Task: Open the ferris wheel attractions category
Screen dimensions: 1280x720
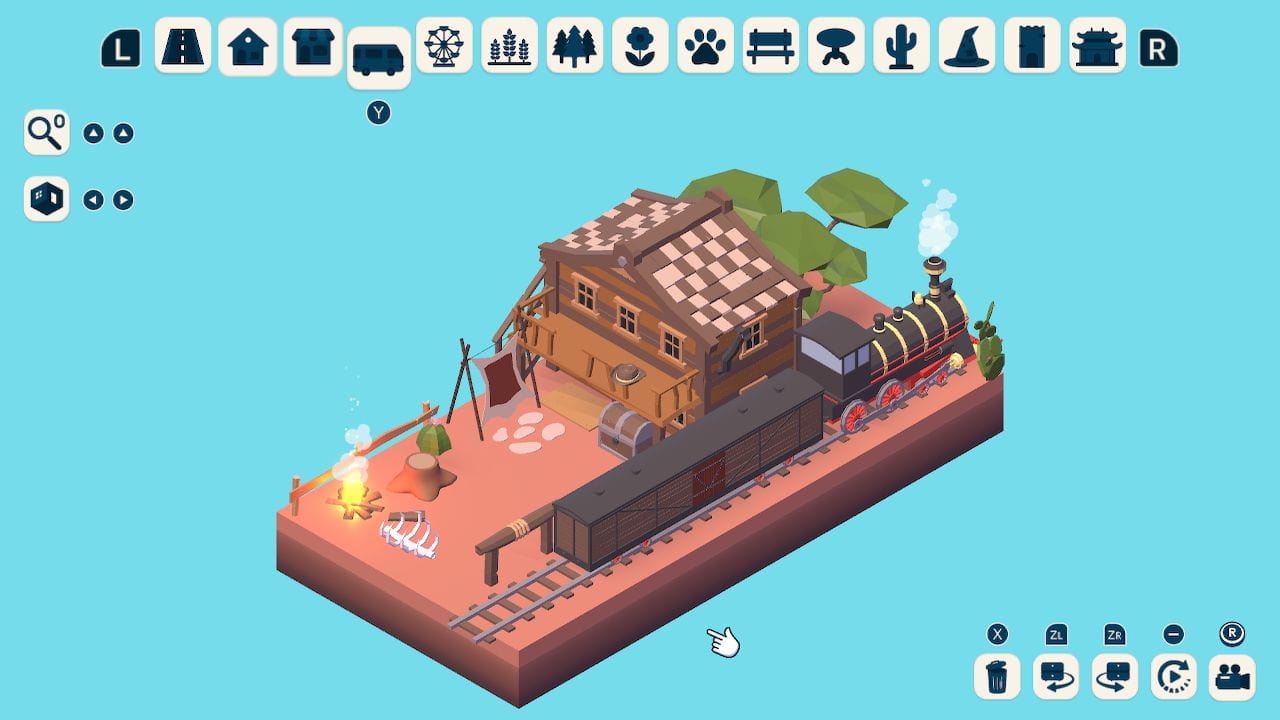Action: pos(443,46)
